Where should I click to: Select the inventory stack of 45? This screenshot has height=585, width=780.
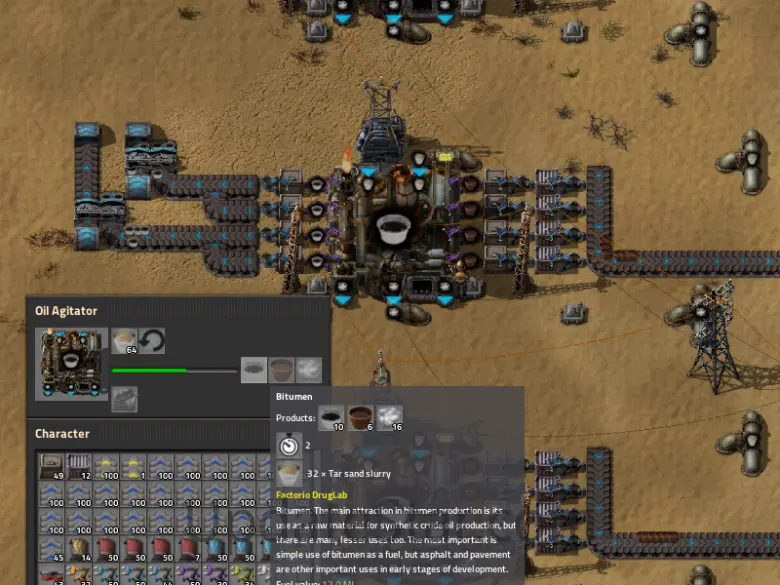52,549
